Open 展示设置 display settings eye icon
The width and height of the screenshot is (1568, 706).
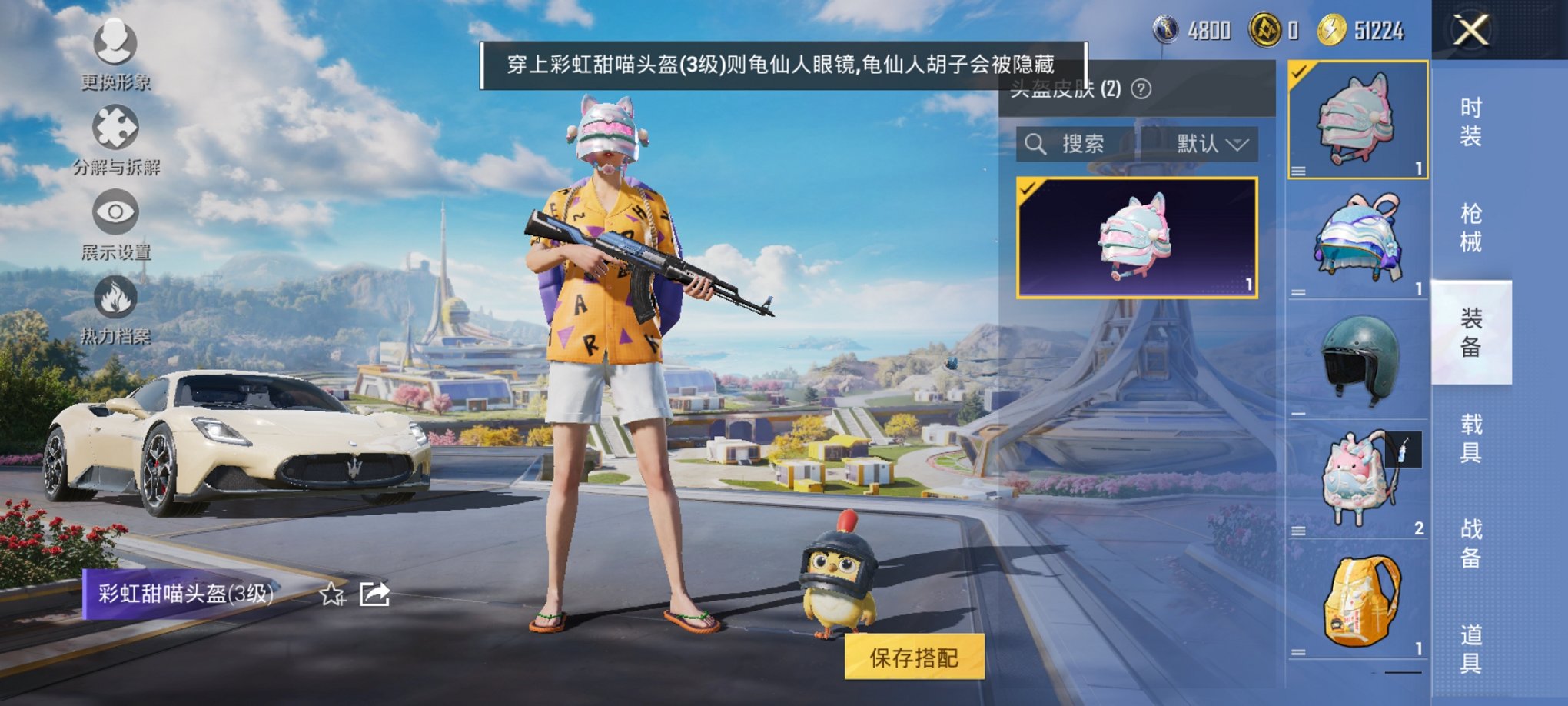point(114,211)
